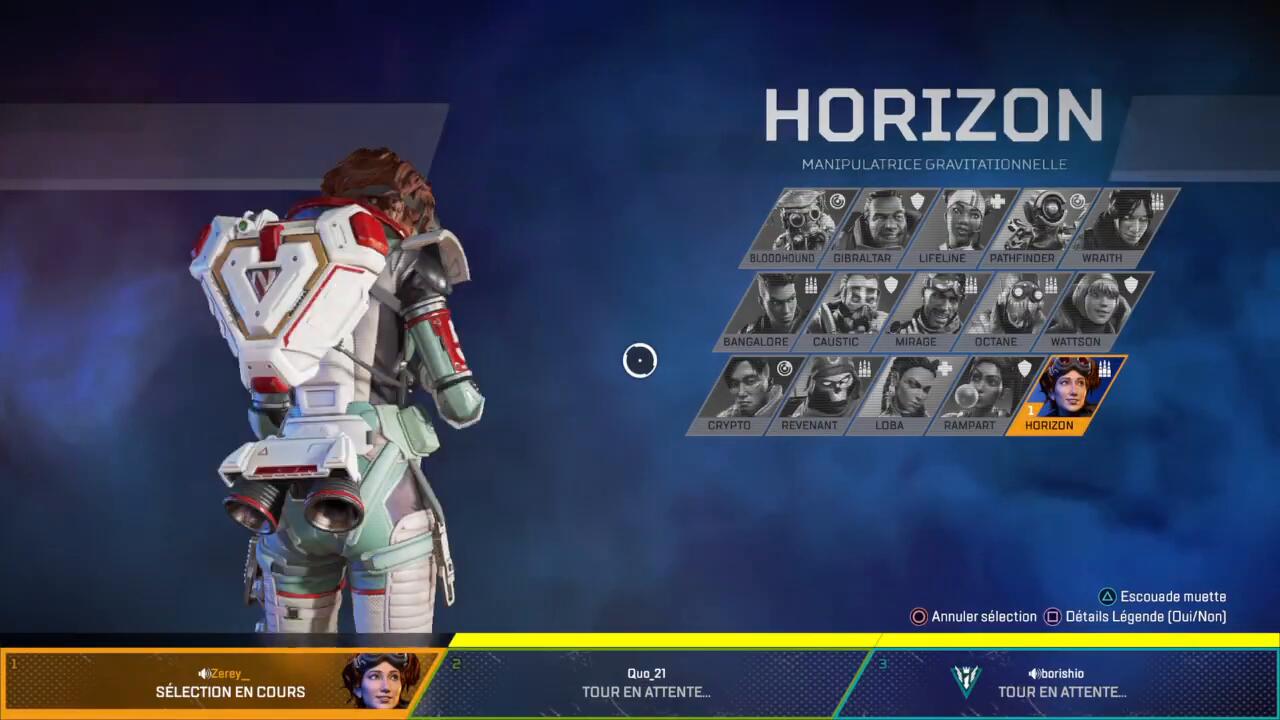Select the Bangalore legend portrait
Image resolution: width=1280 pixels, height=720 pixels.
pyautogui.click(x=771, y=310)
